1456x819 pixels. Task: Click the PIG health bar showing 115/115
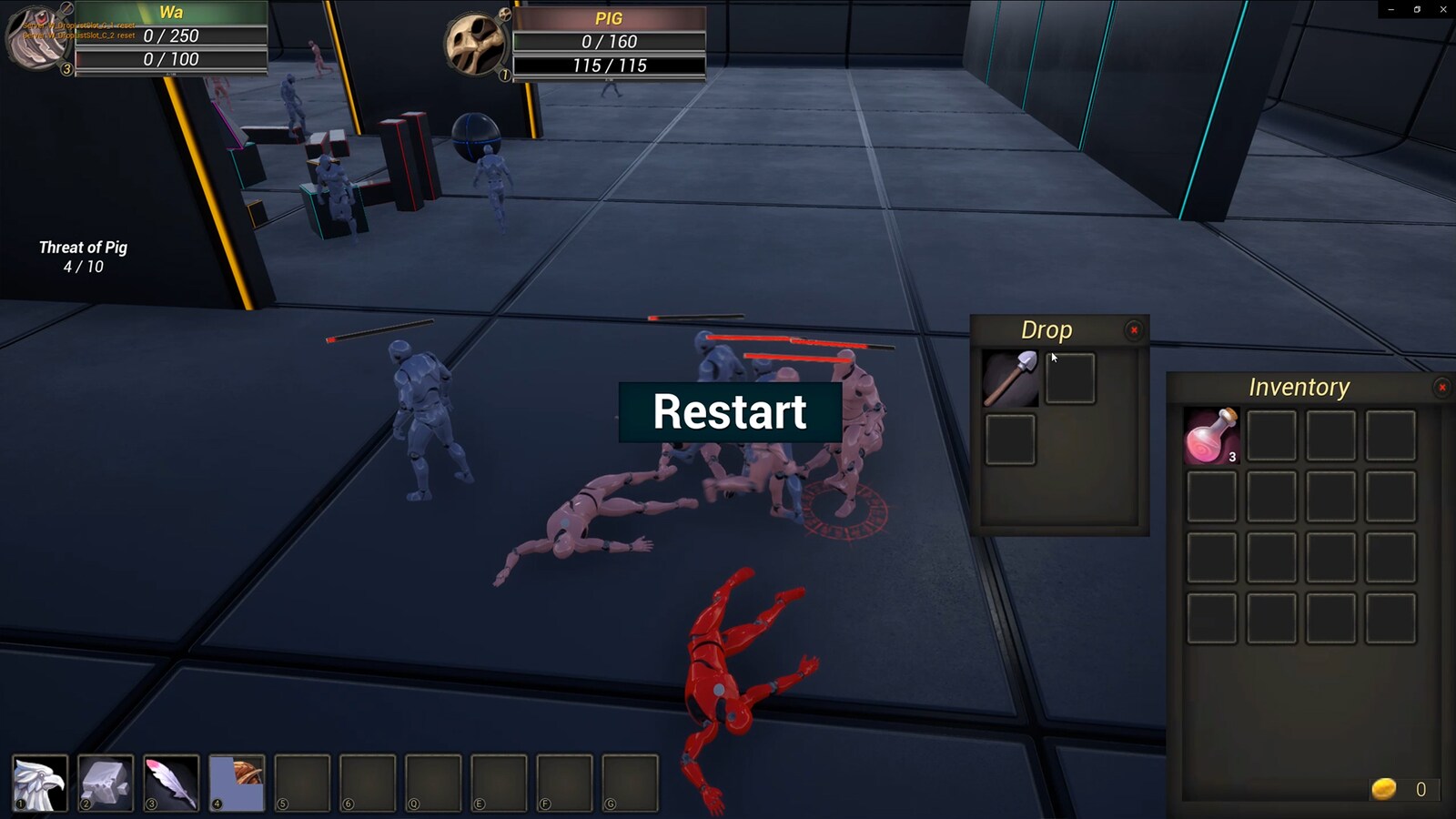(x=610, y=66)
